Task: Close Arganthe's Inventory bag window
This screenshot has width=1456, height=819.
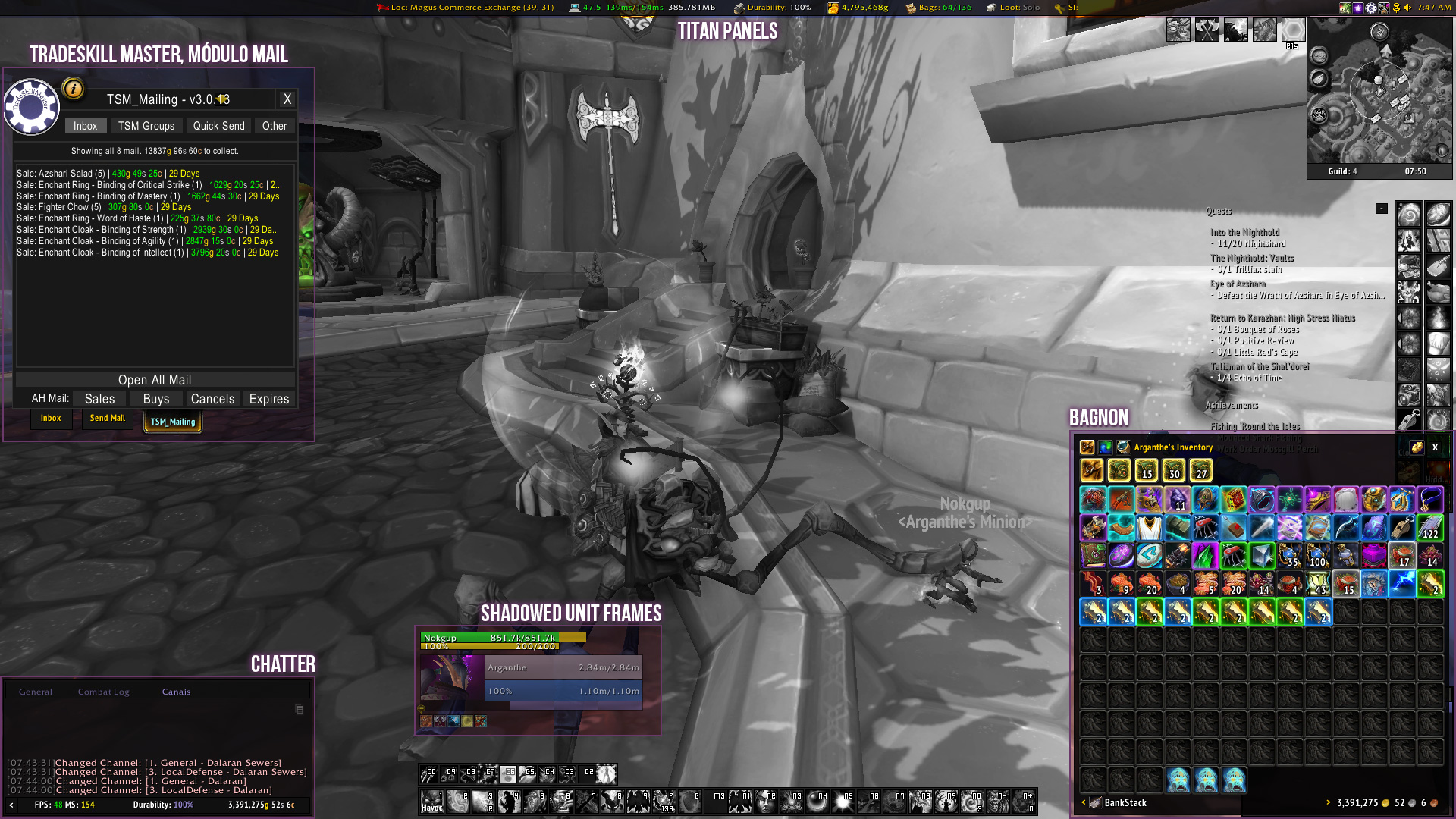Action: coord(1435,447)
